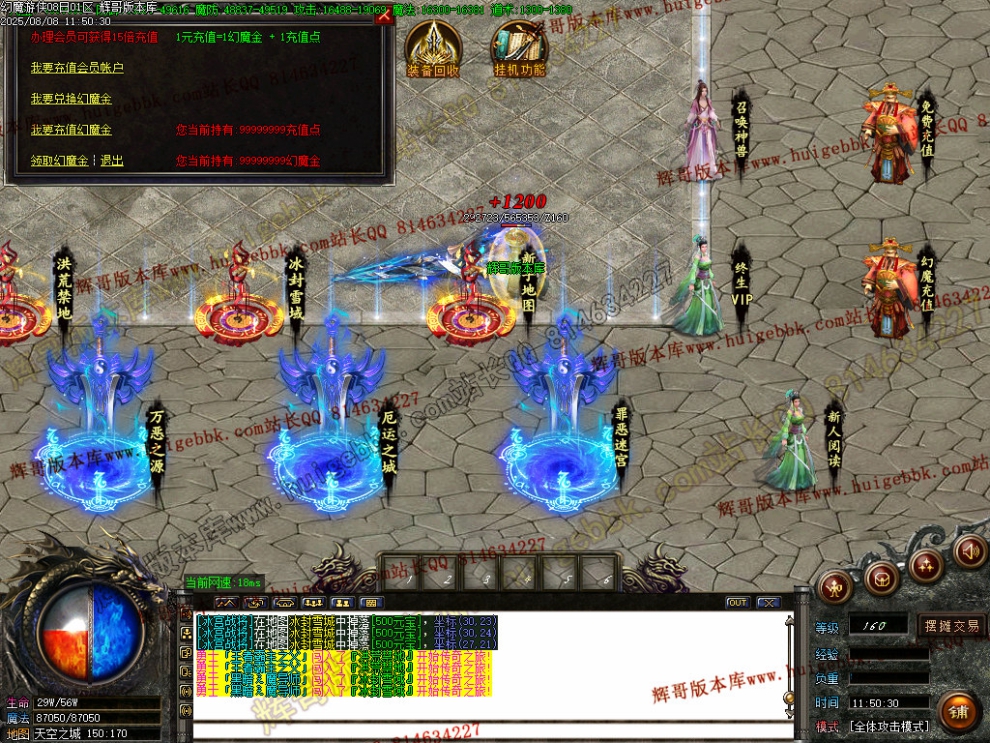Close the recharge dialog with the red X
The width and height of the screenshot is (990, 743).
(383, 16)
